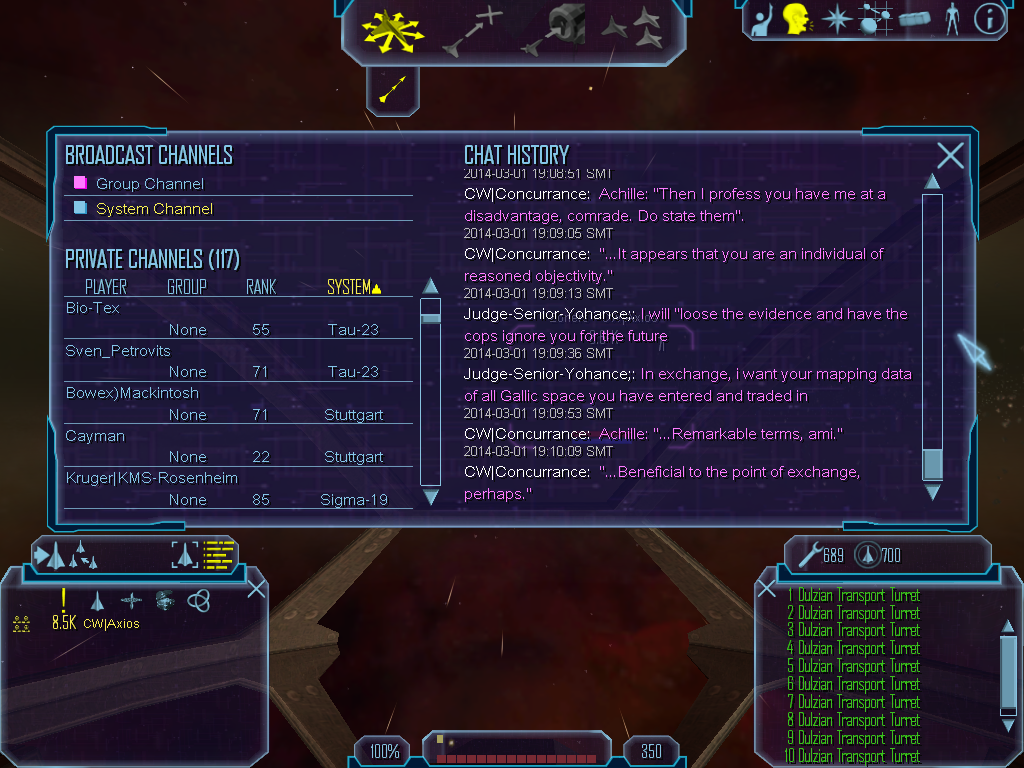Select weapon 5 Dulzian Transport Turret
Viewport: 1024px width, 768px height.
pyautogui.click(x=853, y=666)
